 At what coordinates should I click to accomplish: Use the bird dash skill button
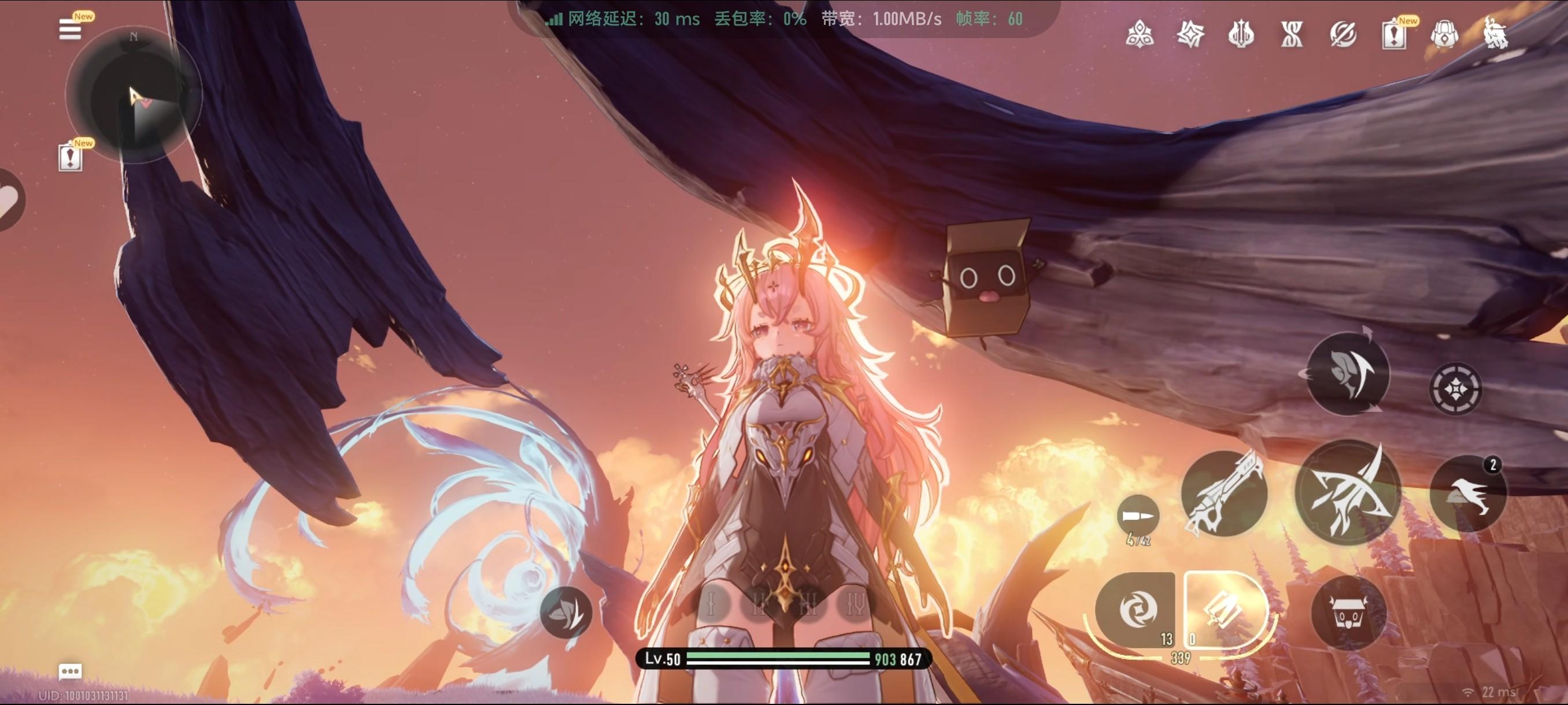(1467, 493)
